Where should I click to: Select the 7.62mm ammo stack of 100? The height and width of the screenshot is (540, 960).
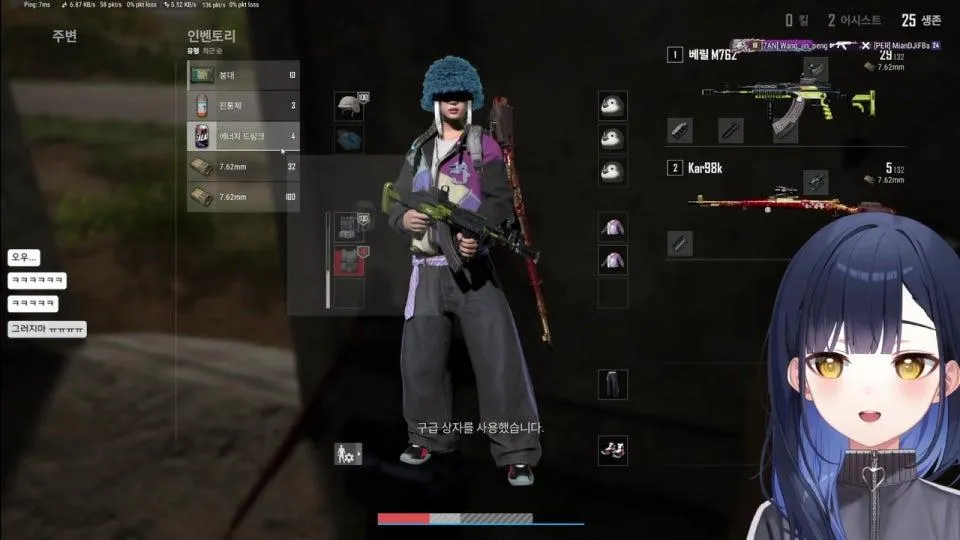click(243, 197)
